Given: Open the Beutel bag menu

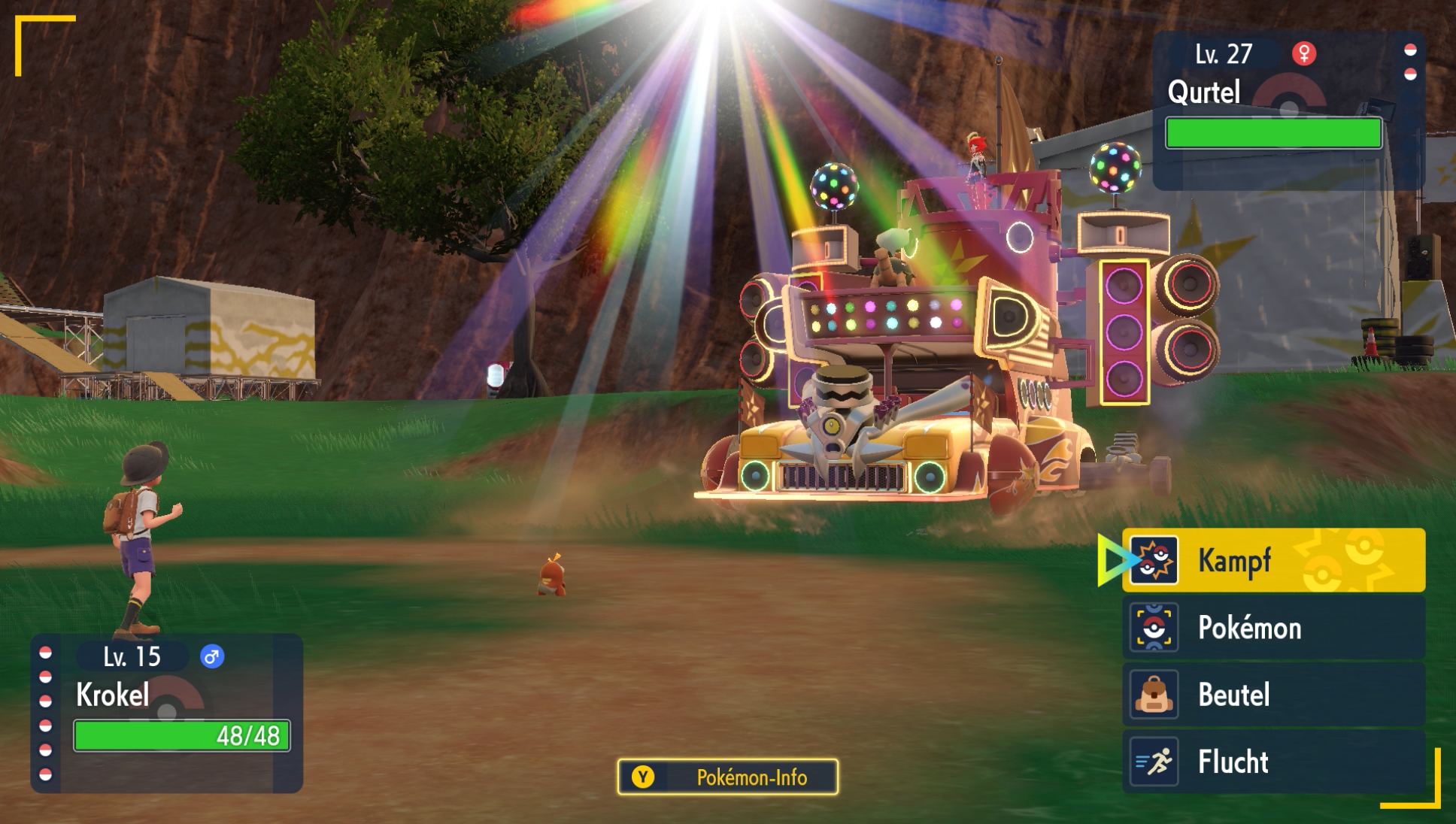Looking at the screenshot, I should coord(1272,695).
